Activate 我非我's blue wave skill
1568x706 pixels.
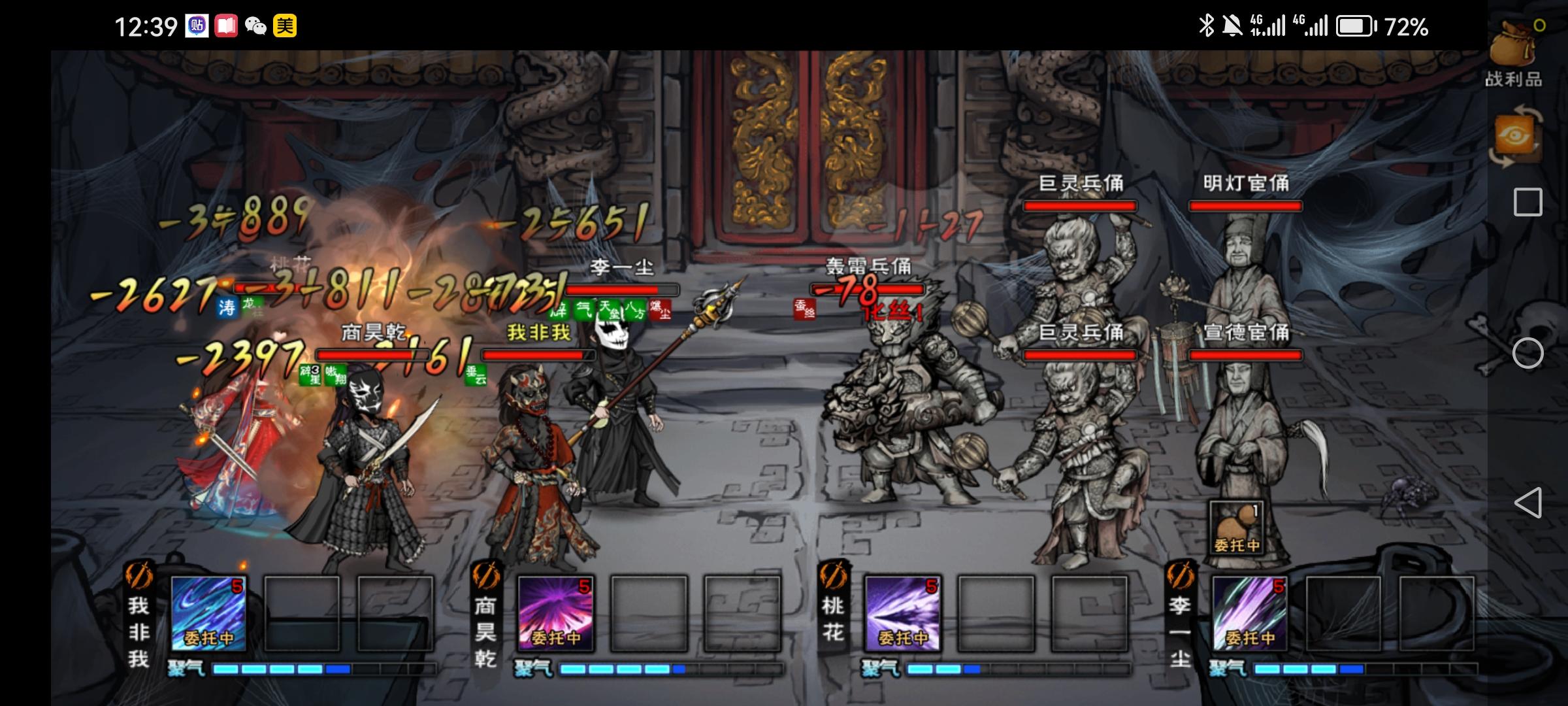[208, 613]
